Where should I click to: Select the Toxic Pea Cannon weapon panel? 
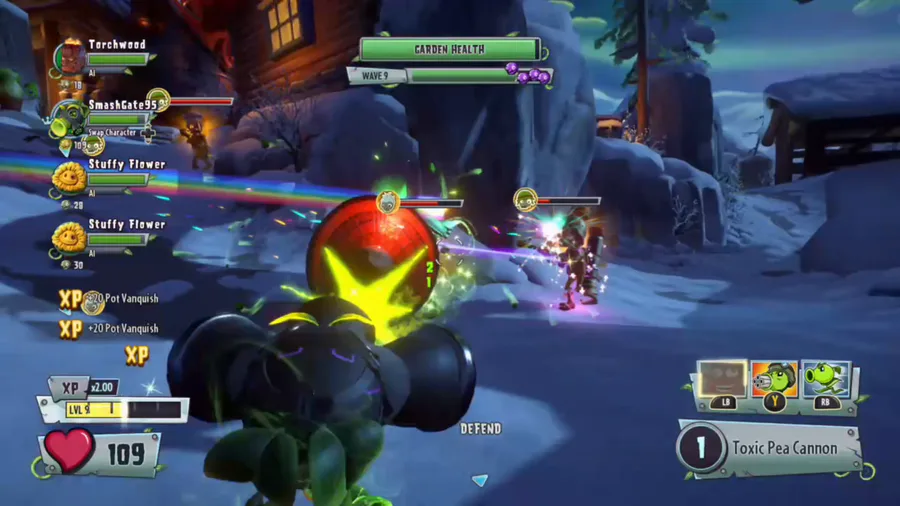click(x=770, y=448)
